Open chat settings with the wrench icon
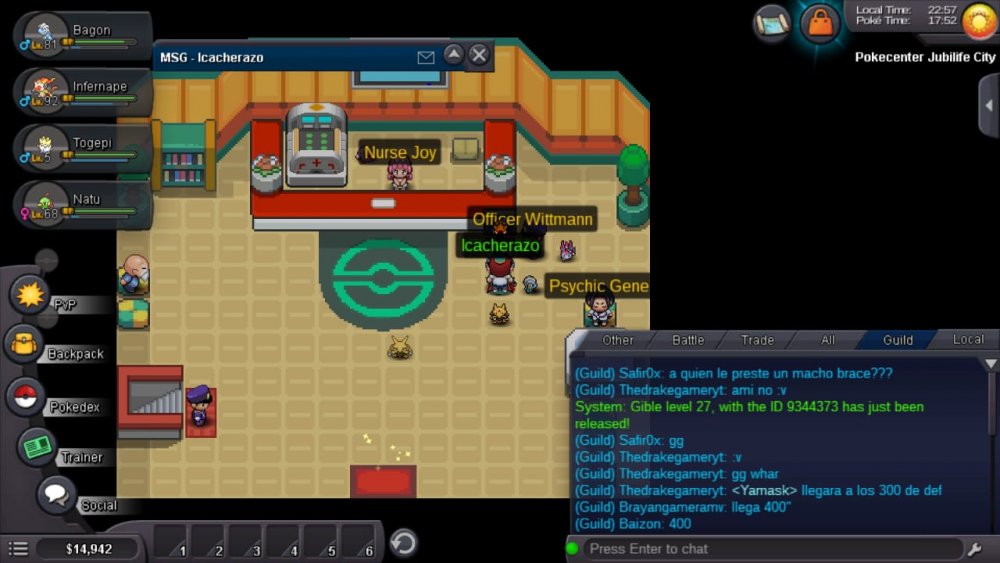This screenshot has height=563, width=1000. click(975, 549)
